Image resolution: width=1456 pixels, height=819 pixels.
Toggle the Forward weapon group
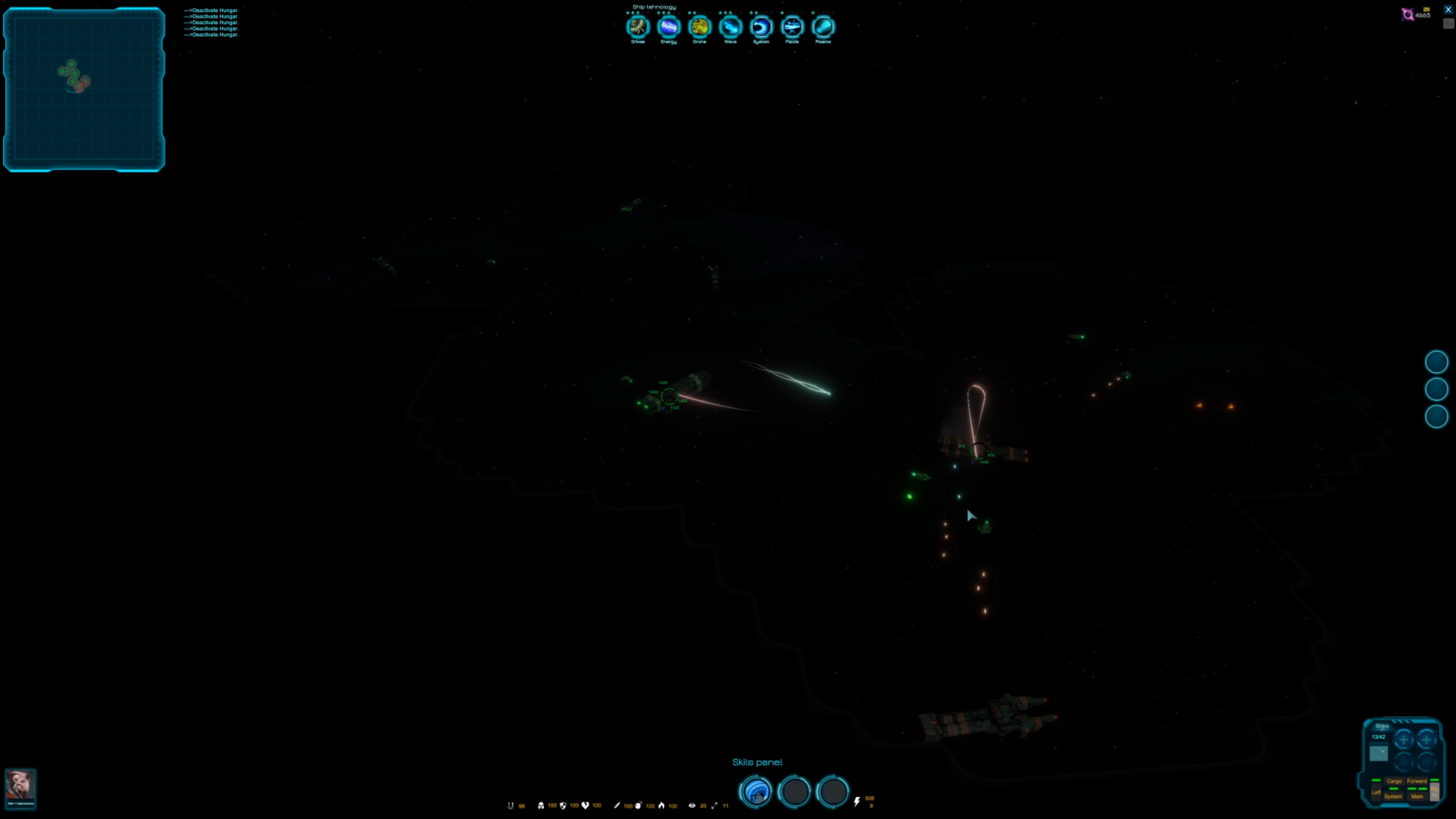(x=1418, y=781)
